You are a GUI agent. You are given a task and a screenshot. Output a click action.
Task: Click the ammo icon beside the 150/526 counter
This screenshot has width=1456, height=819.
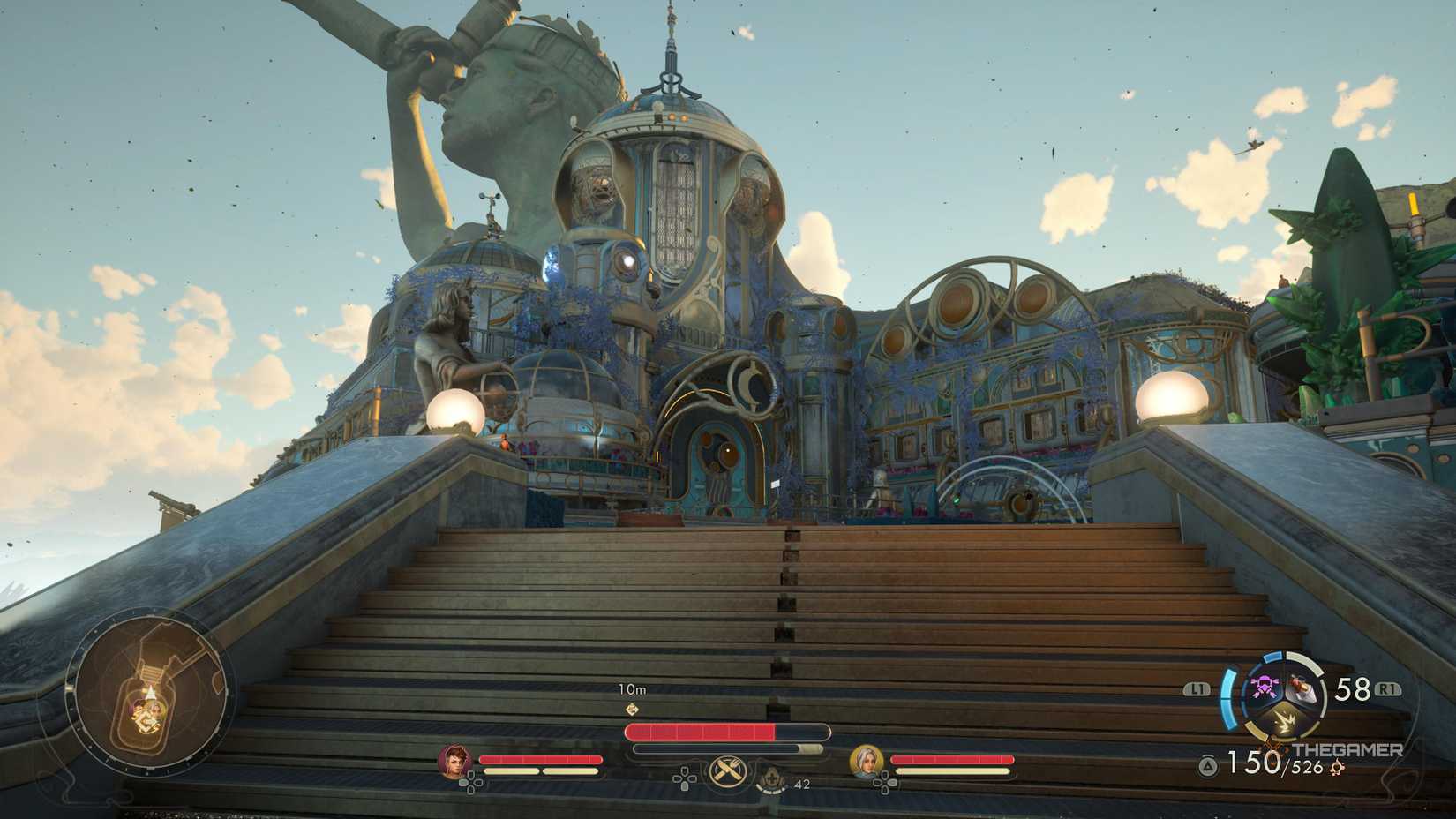coord(1338,766)
